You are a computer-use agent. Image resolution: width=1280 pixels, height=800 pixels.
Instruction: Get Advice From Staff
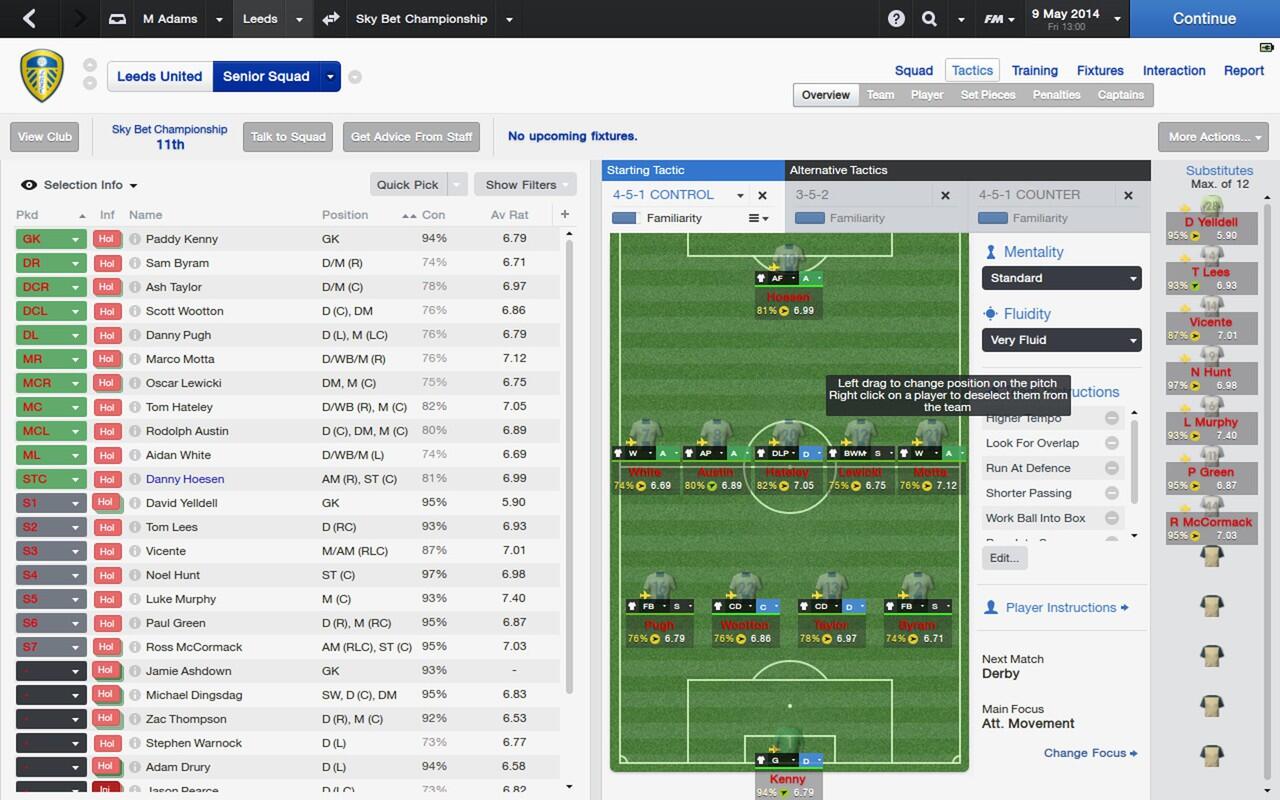click(x=411, y=137)
